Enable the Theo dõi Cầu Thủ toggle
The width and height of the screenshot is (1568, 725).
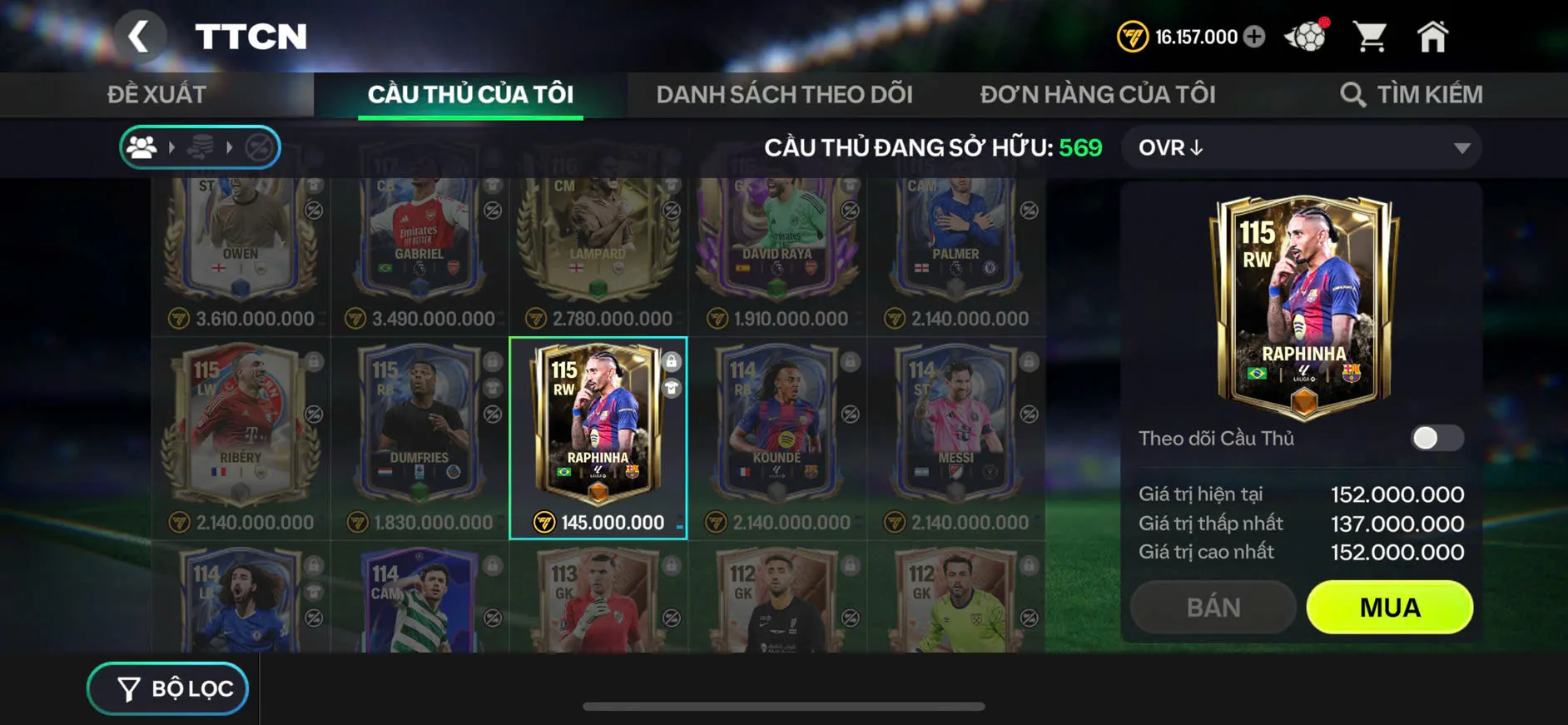1437,439
